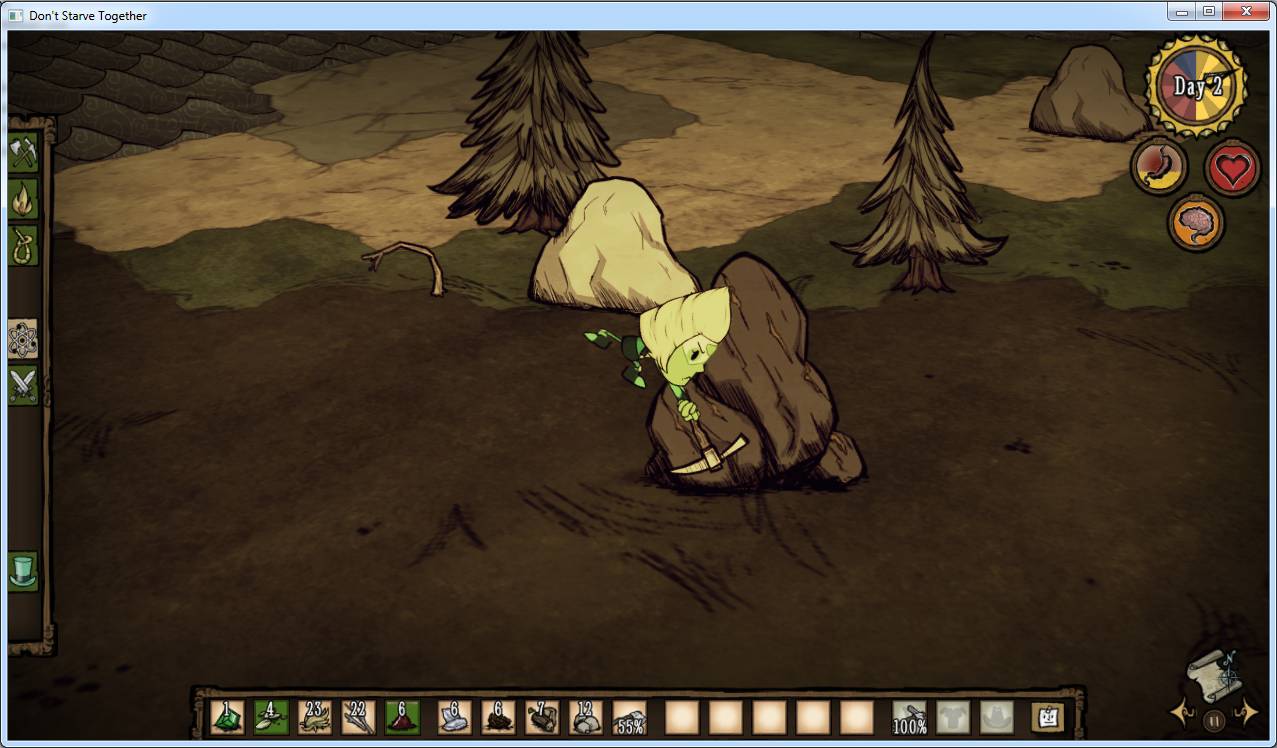Minimize the game window
Image resolution: width=1277 pixels, height=748 pixels.
coord(1182,12)
